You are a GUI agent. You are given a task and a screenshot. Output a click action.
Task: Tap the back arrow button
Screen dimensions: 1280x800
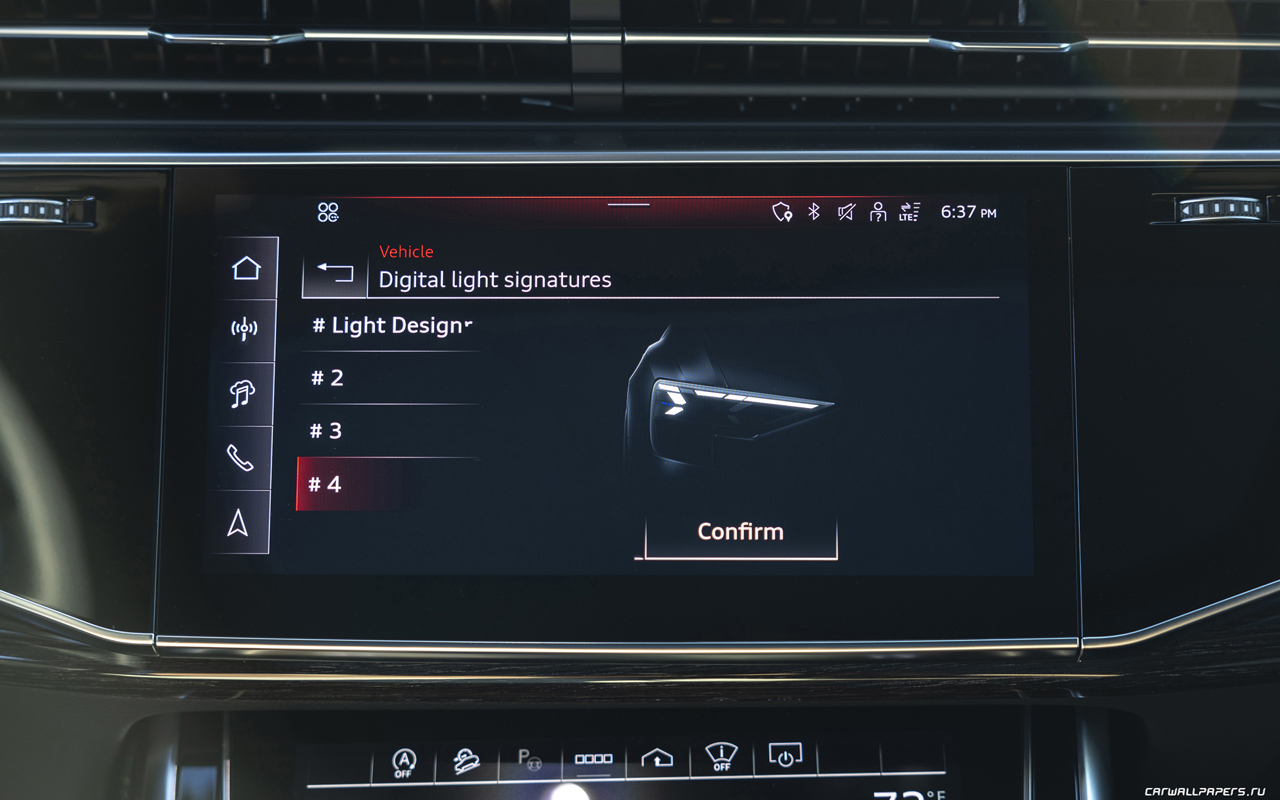(x=335, y=272)
